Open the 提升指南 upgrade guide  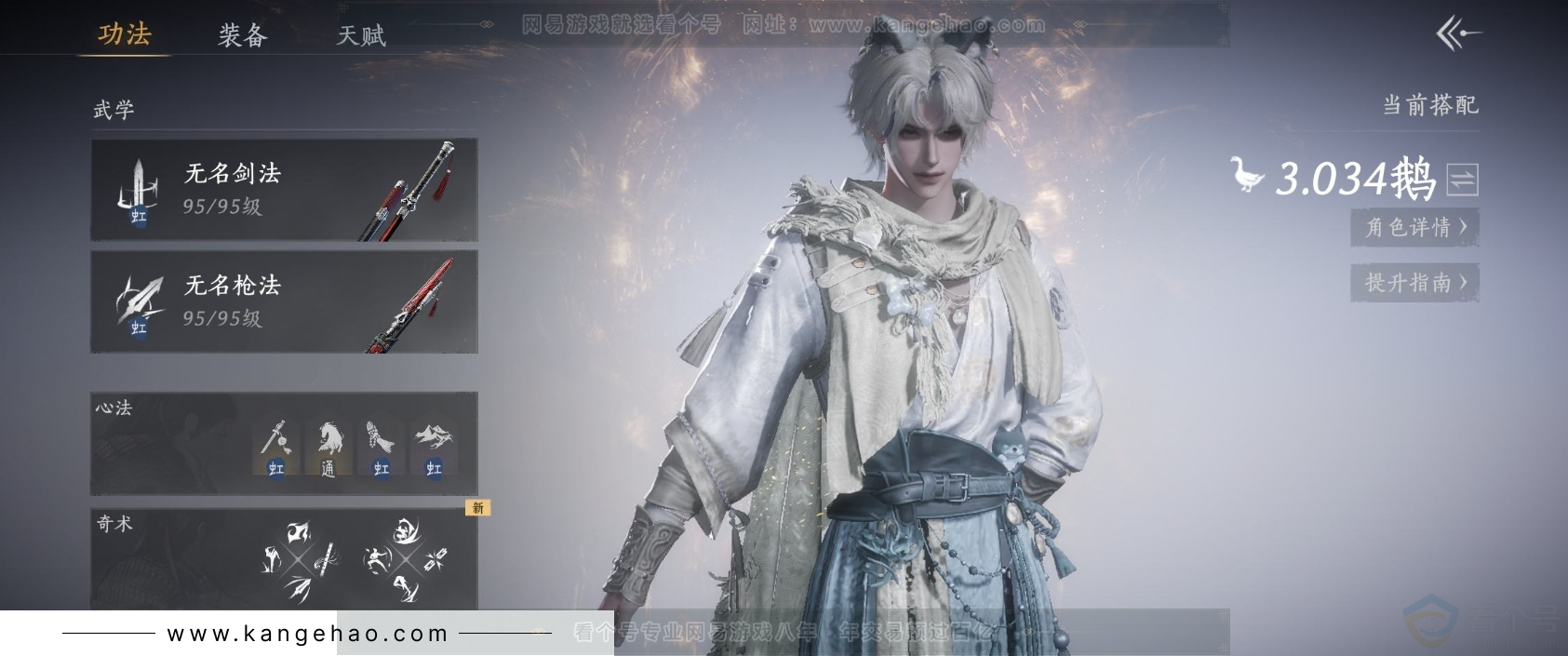tap(1414, 283)
